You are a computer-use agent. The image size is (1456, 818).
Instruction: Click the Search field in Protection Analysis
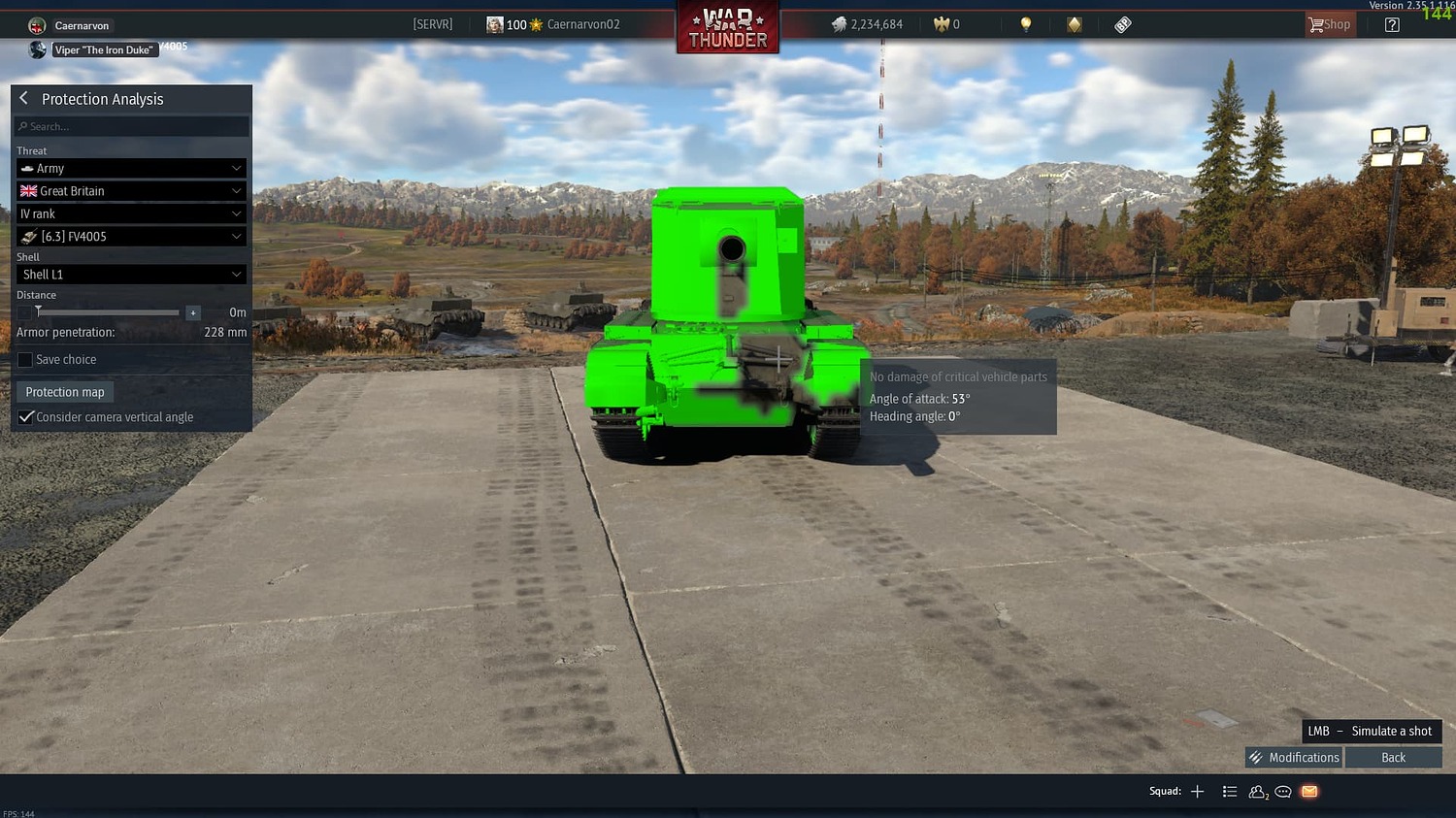click(x=131, y=125)
